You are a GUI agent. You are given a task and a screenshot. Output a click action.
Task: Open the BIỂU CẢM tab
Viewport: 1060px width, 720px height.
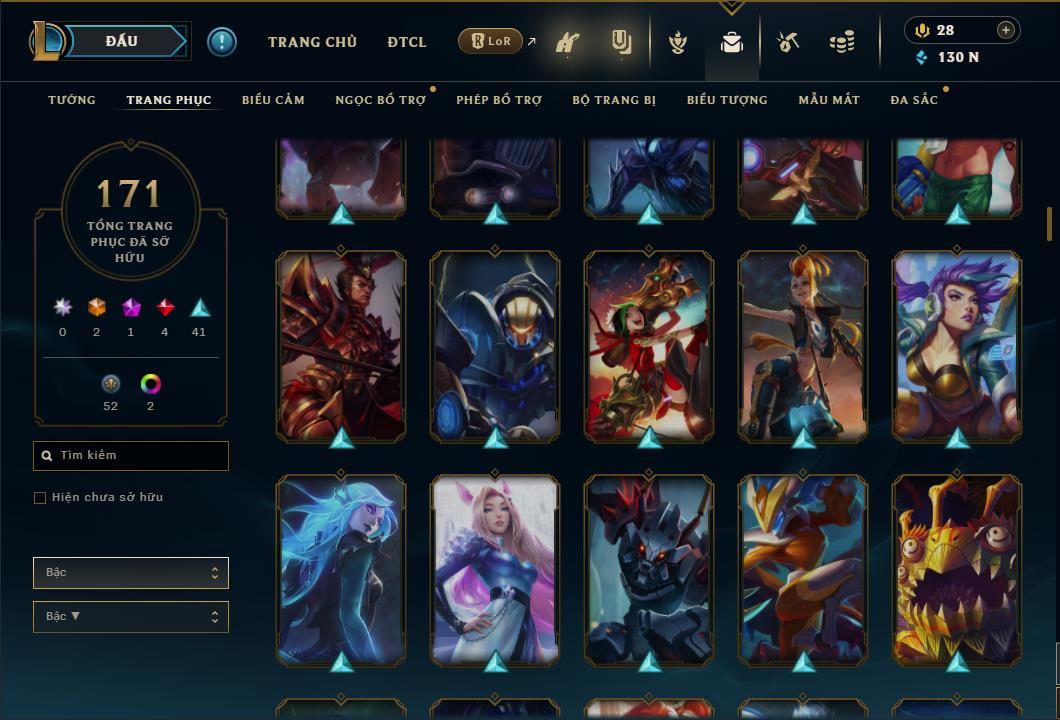273,100
